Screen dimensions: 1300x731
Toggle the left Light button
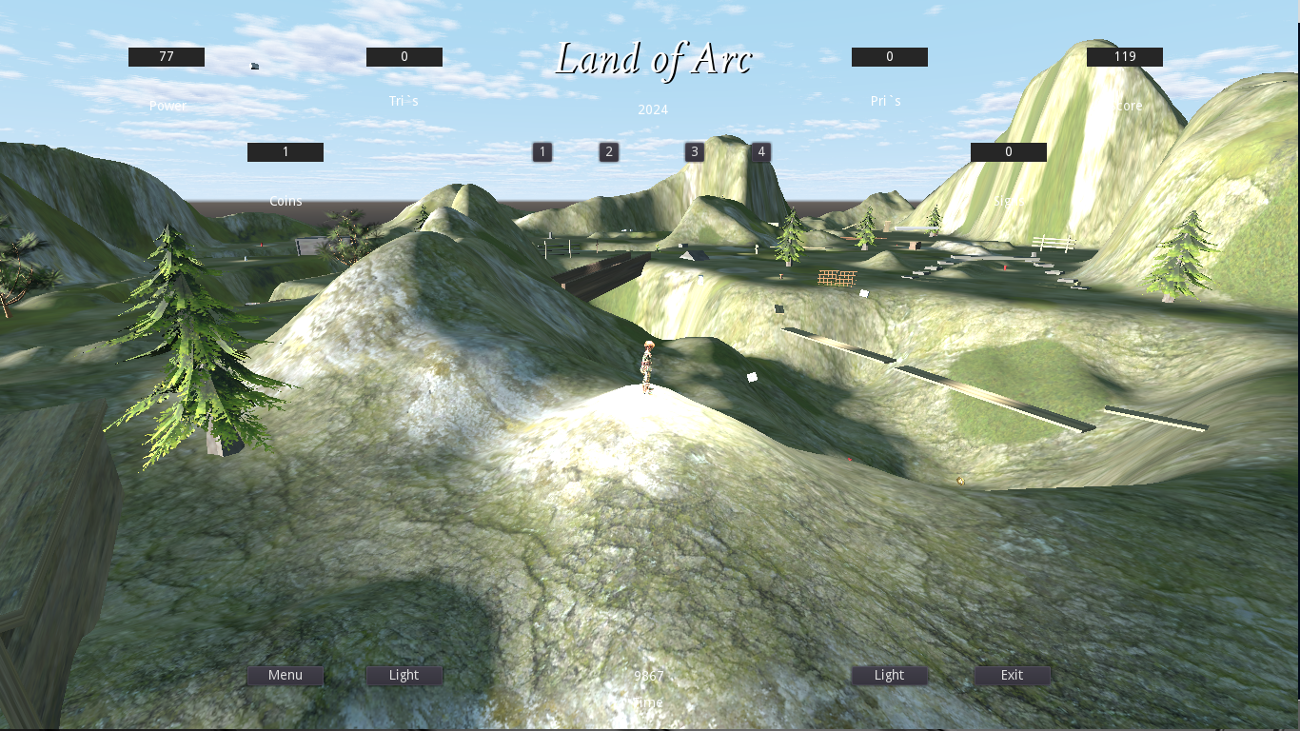click(x=404, y=675)
